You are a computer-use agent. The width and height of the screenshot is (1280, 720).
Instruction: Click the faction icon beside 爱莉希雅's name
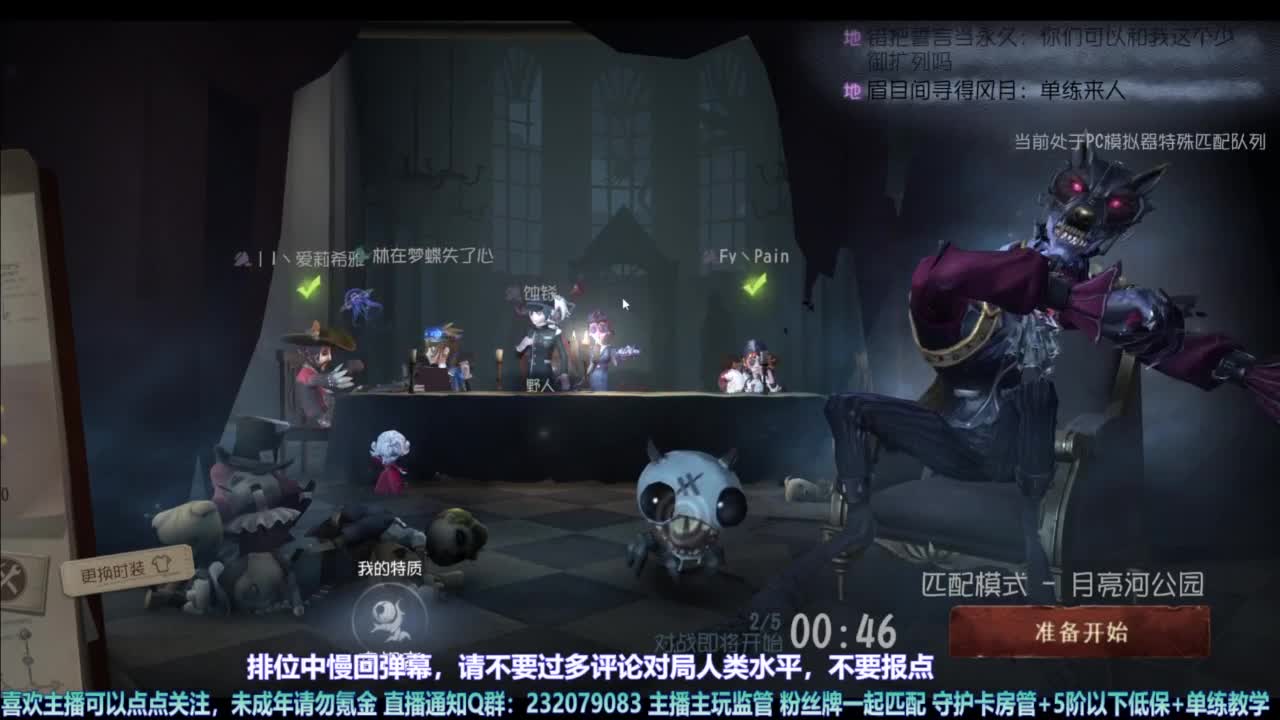[x=239, y=255]
